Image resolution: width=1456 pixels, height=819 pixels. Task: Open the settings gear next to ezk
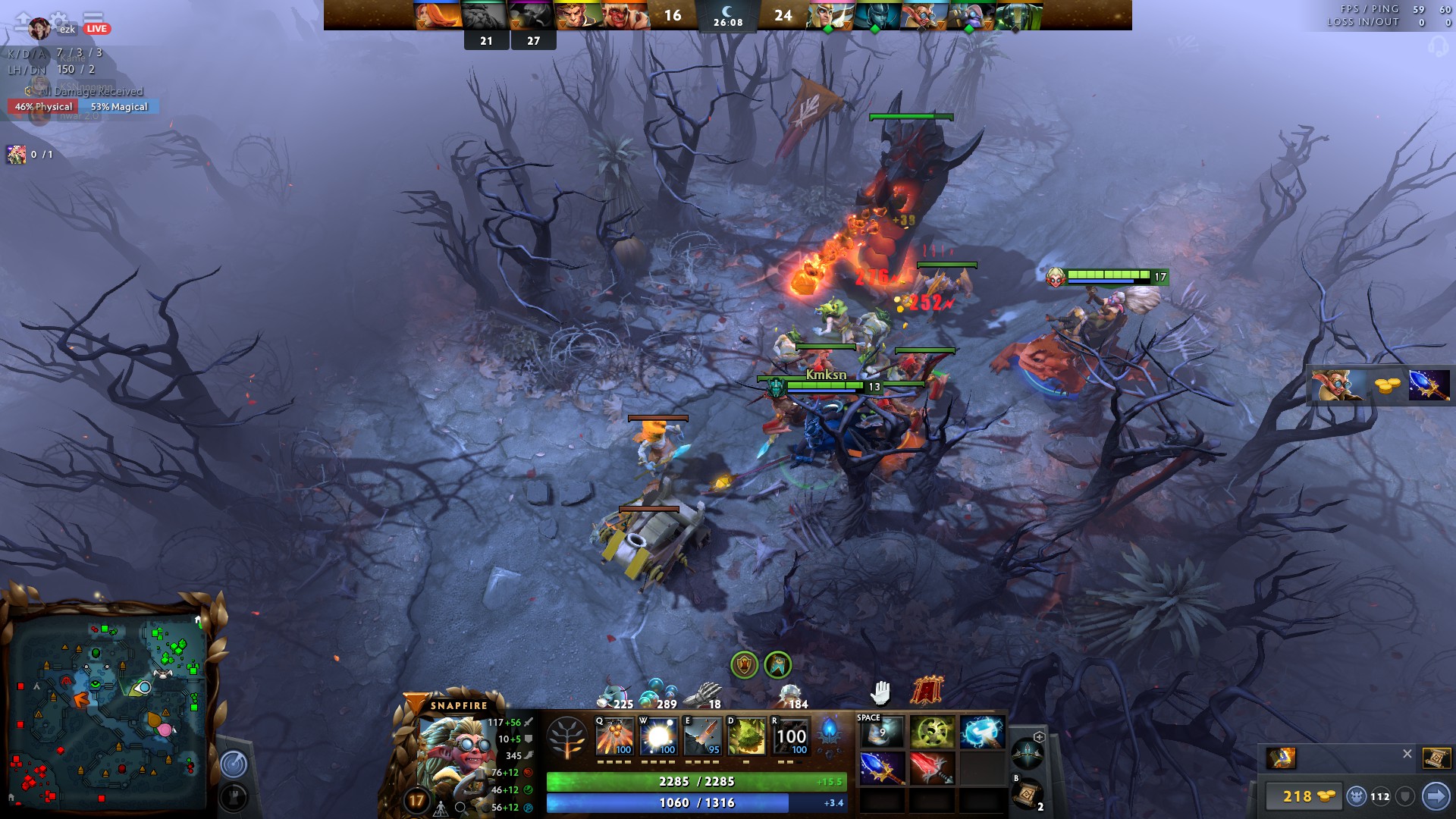point(58,20)
